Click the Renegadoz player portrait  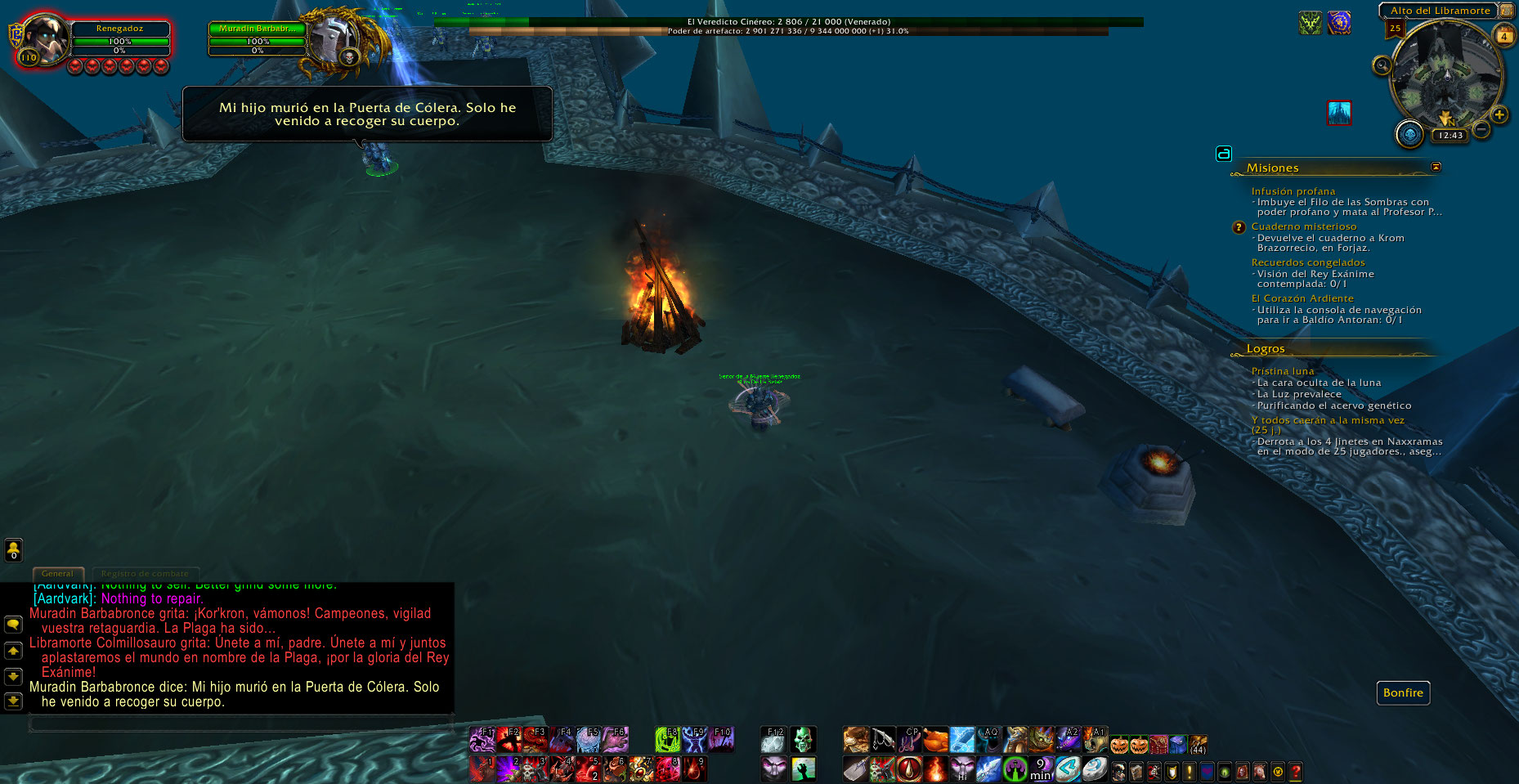pyautogui.click(x=44, y=38)
